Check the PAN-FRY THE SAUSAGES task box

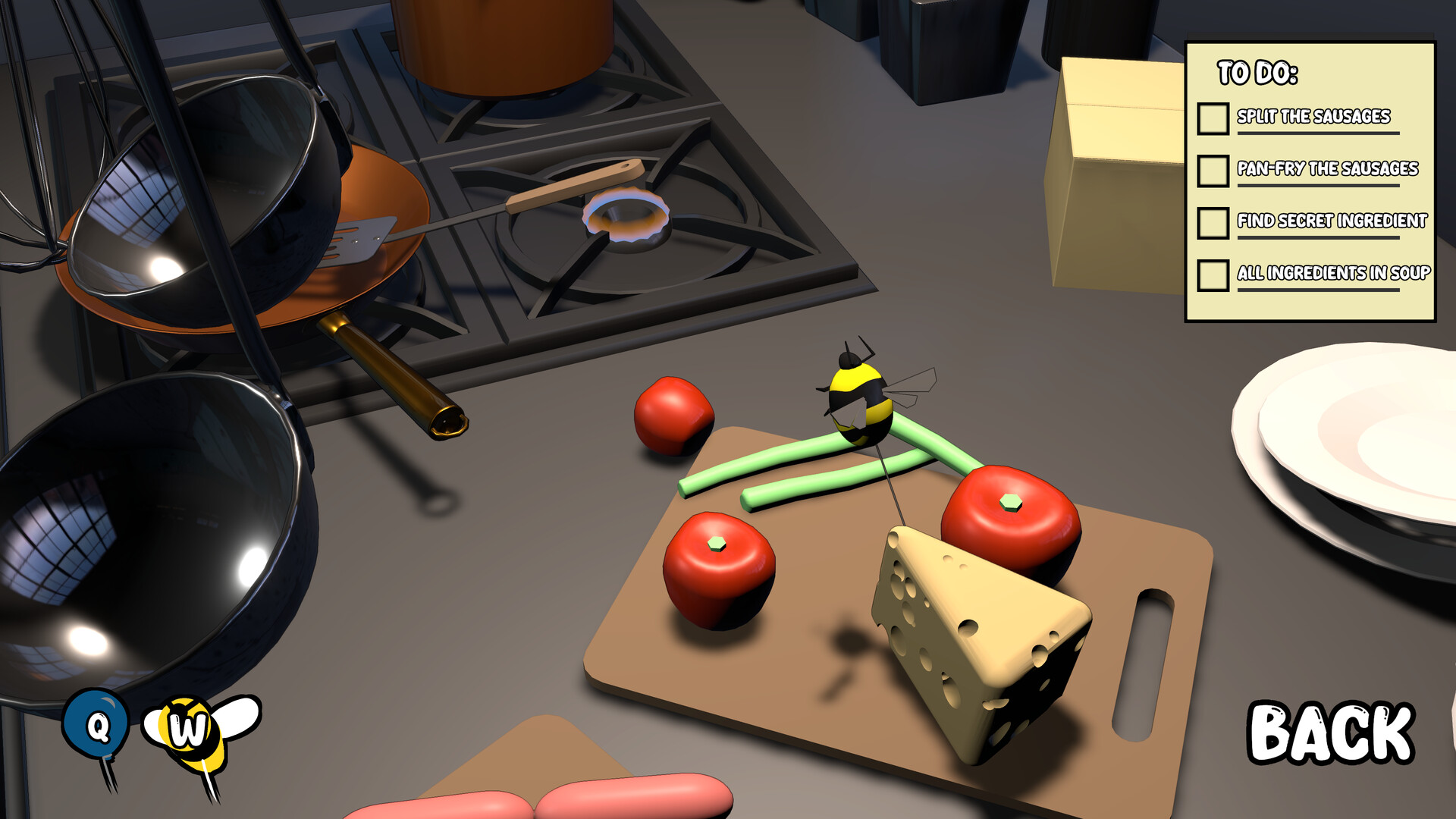(1213, 170)
